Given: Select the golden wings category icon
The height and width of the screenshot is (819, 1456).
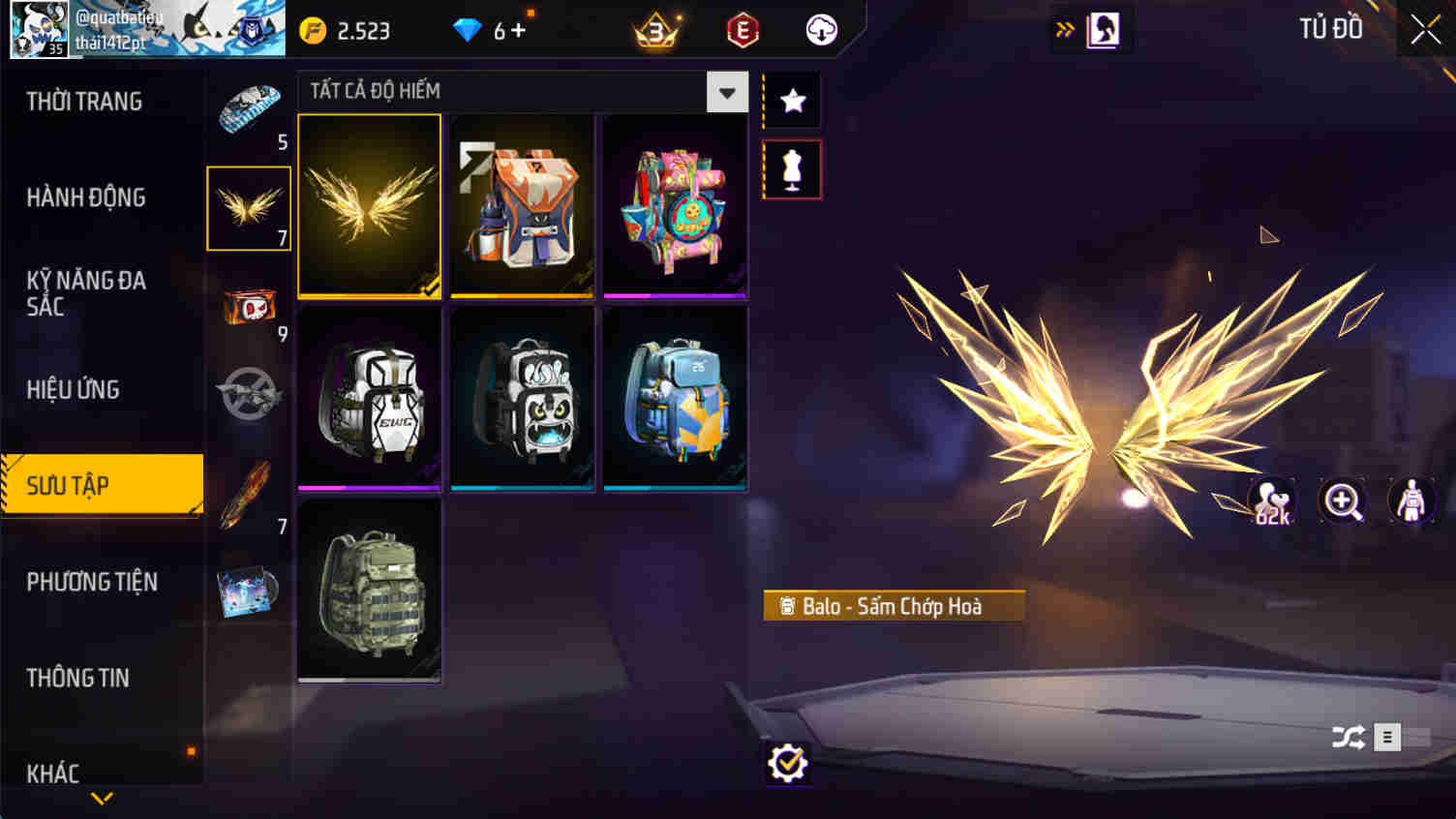Looking at the screenshot, I should pyautogui.click(x=248, y=208).
